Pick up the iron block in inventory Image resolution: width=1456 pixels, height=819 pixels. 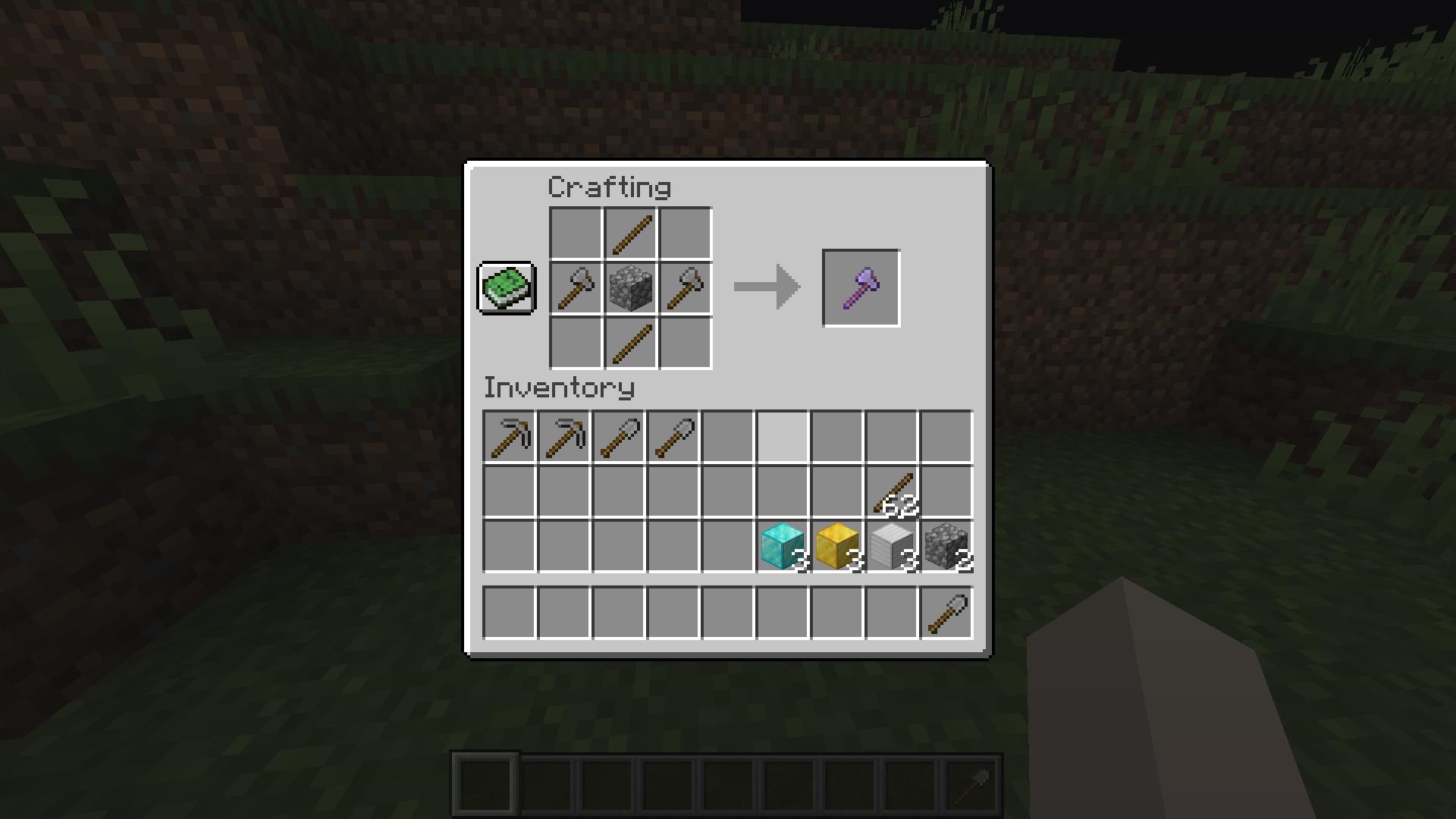(891, 544)
